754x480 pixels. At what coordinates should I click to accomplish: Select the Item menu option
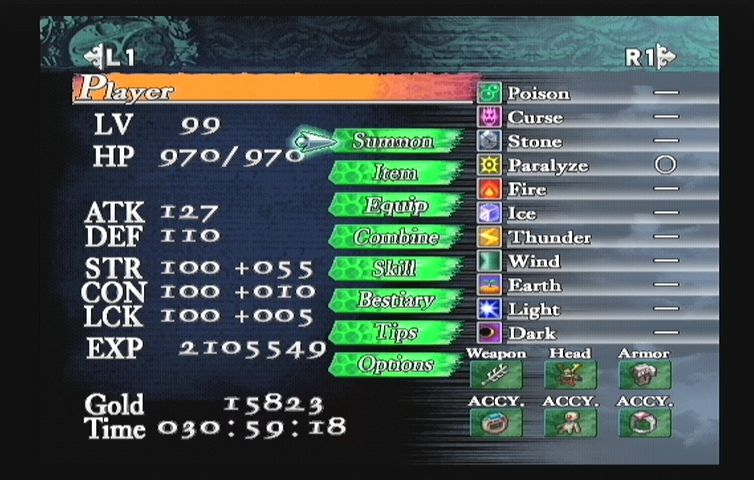[394, 173]
